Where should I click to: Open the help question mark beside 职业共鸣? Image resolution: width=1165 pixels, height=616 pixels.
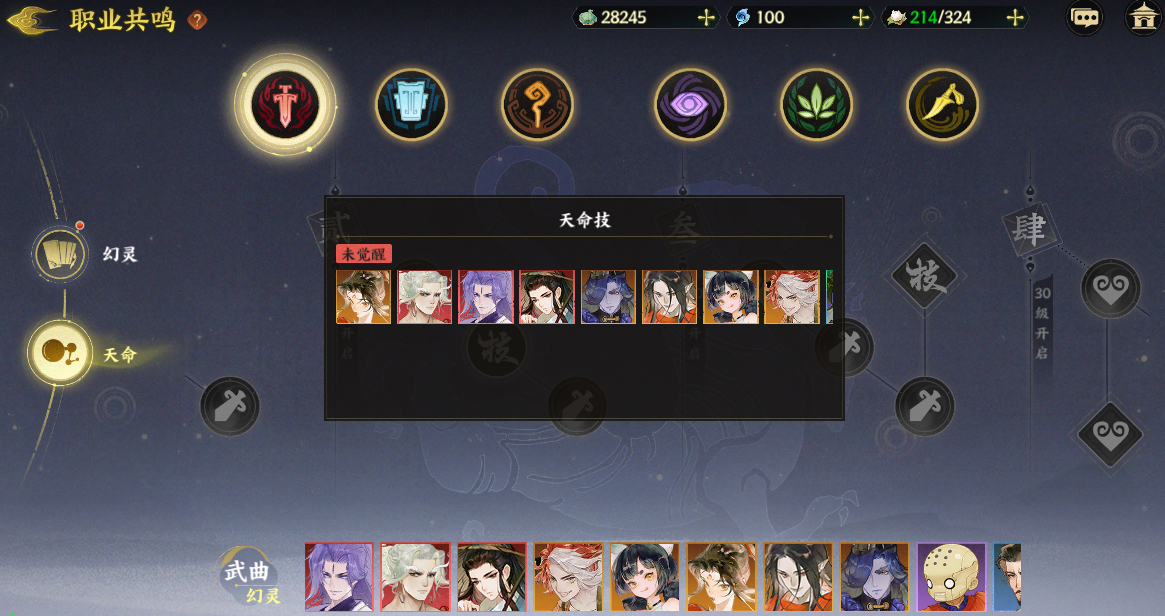point(198,20)
